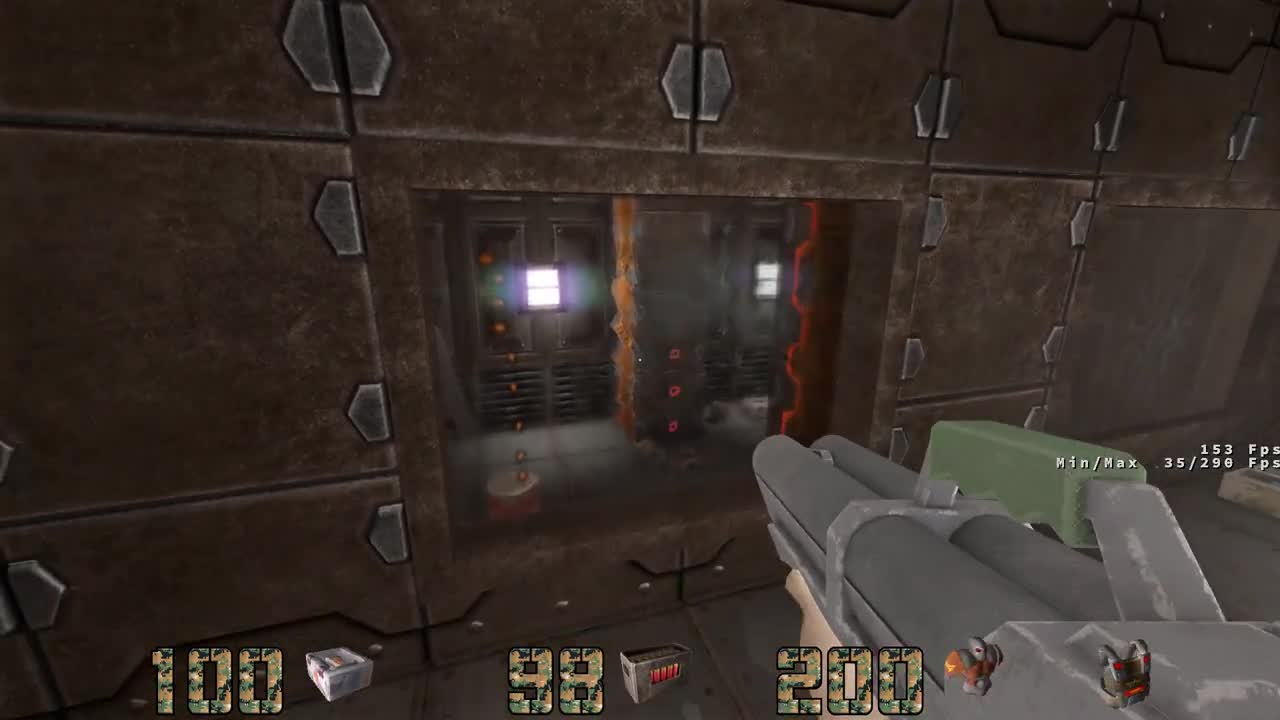Click the crosshair dot at screen center

click(x=640, y=360)
